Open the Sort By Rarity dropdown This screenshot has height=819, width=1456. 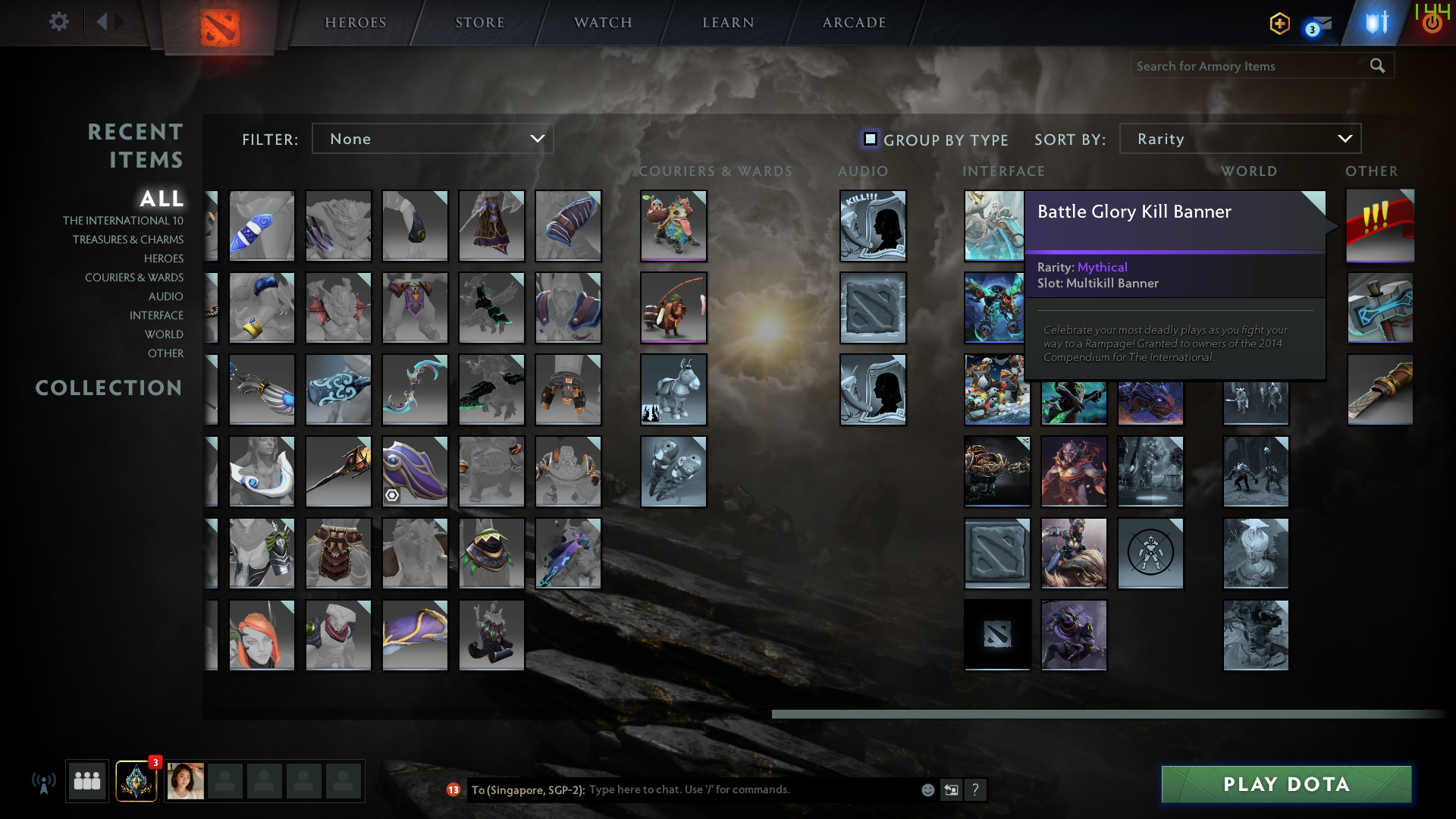(x=1239, y=139)
